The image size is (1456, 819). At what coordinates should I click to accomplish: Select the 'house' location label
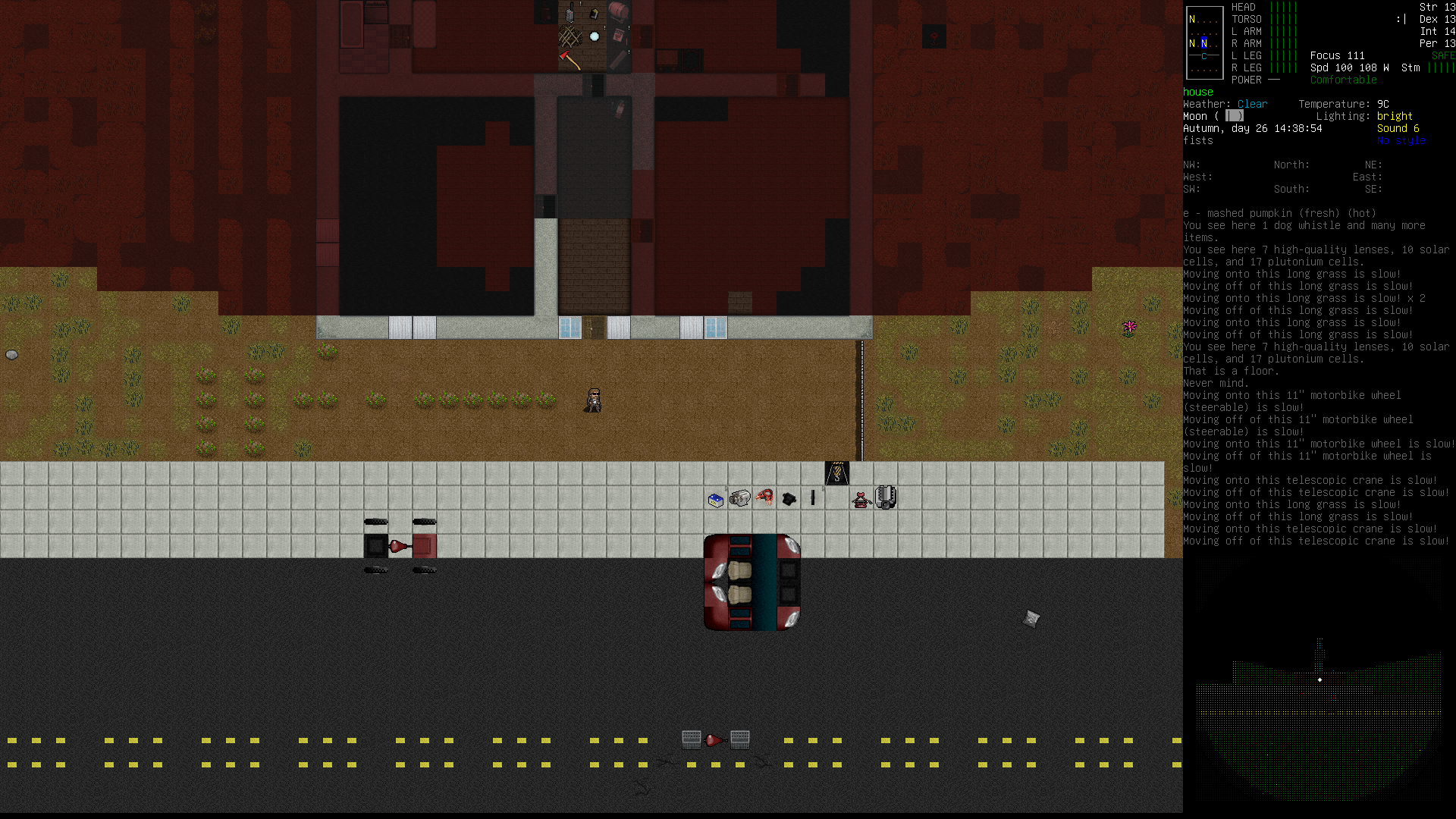click(1197, 91)
